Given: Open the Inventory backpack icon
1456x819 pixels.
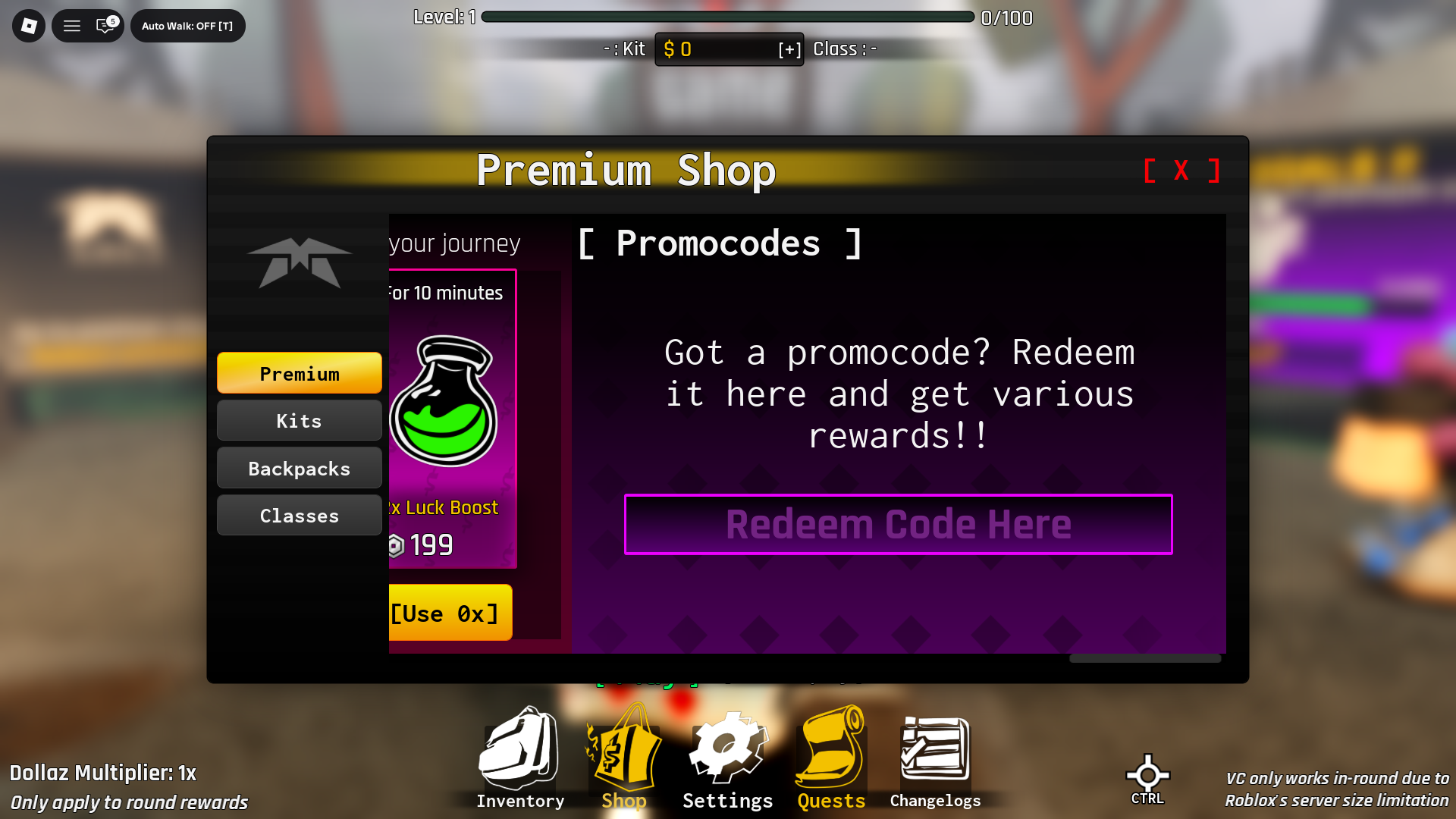Looking at the screenshot, I should (x=519, y=755).
